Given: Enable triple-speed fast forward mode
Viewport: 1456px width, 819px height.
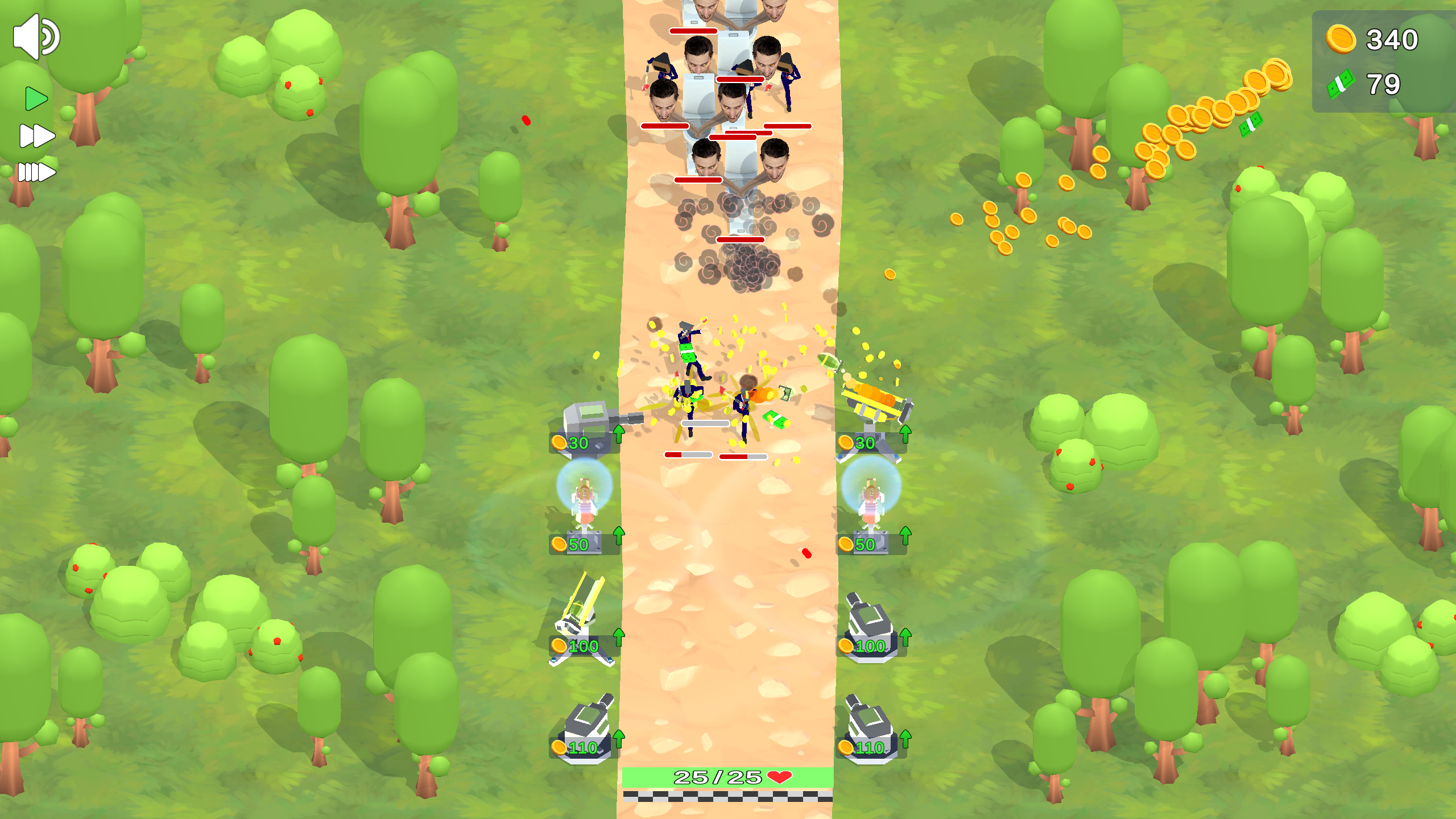Looking at the screenshot, I should [x=36, y=172].
